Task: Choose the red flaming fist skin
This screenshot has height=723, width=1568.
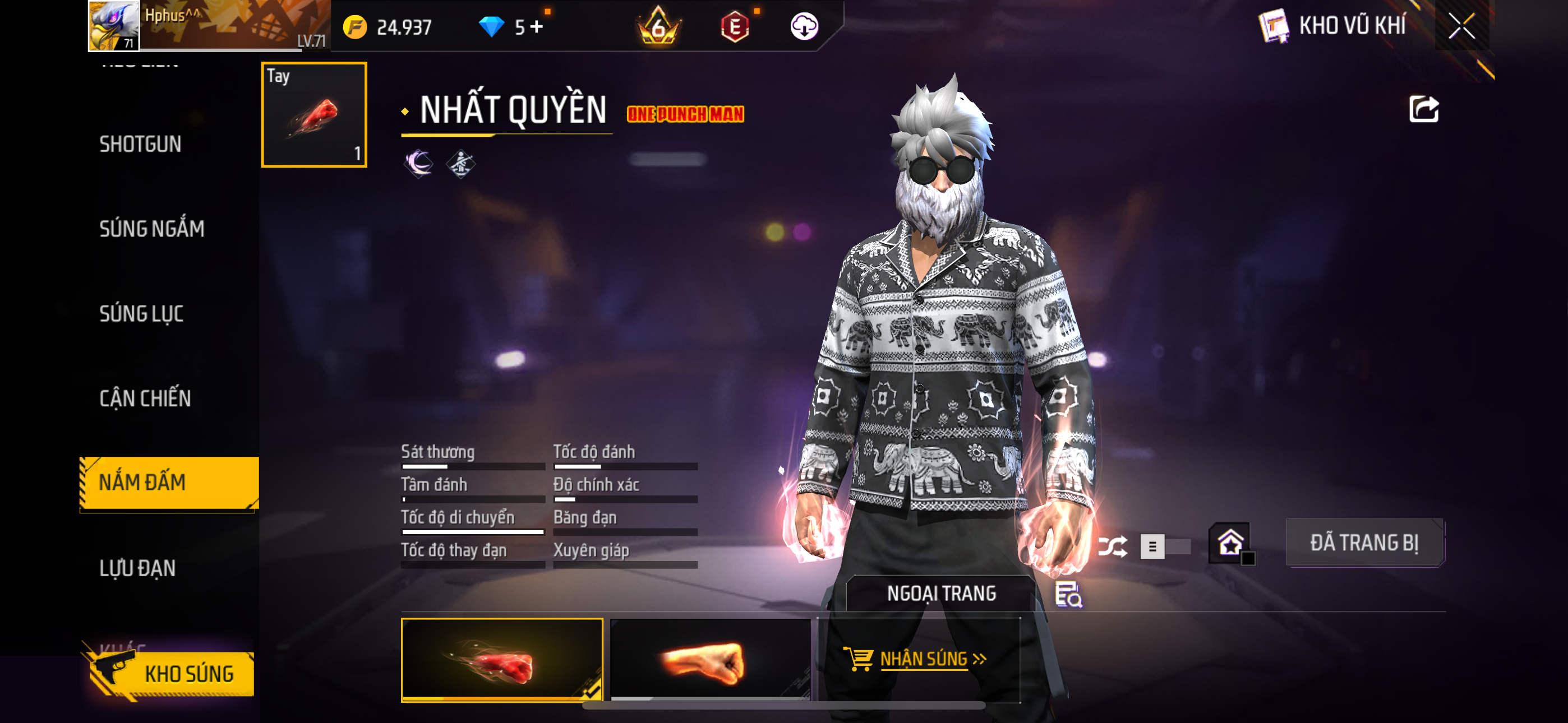Action: click(x=501, y=659)
